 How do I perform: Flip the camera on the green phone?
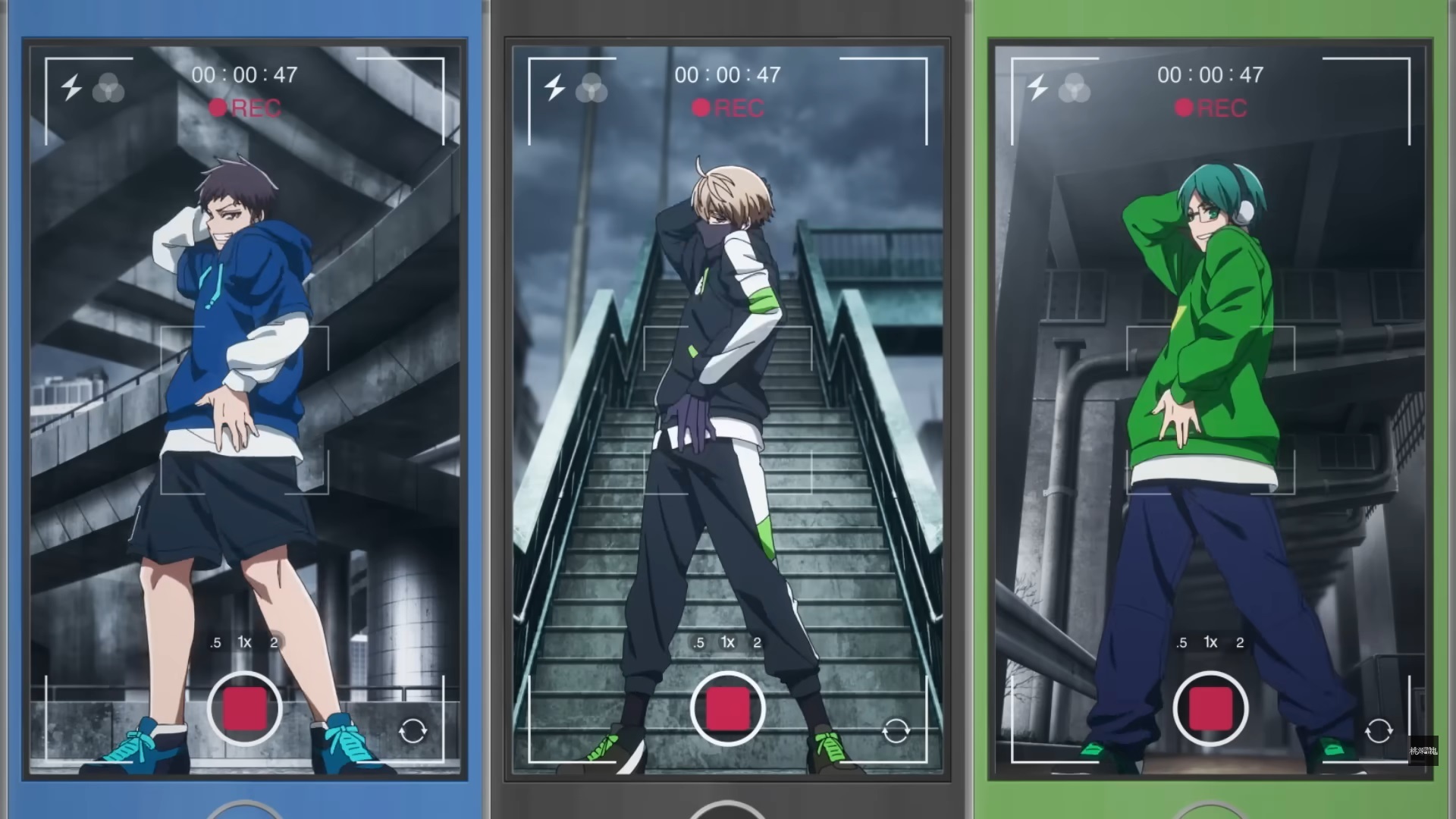(x=1378, y=731)
